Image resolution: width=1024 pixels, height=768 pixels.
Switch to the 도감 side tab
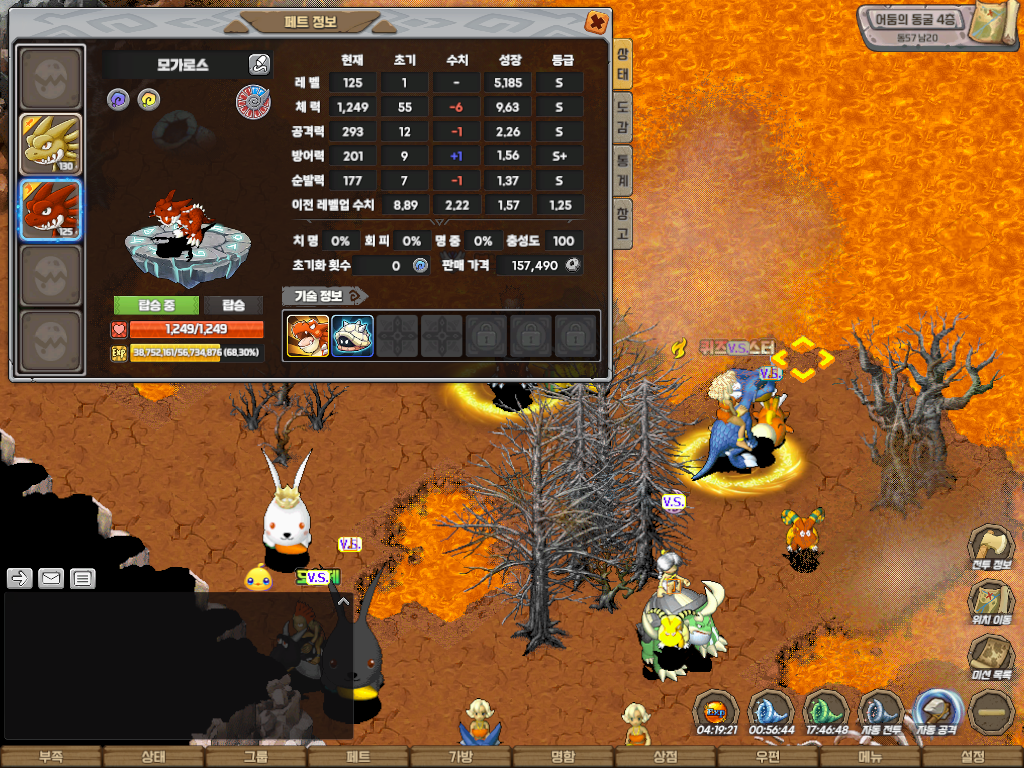point(622,117)
